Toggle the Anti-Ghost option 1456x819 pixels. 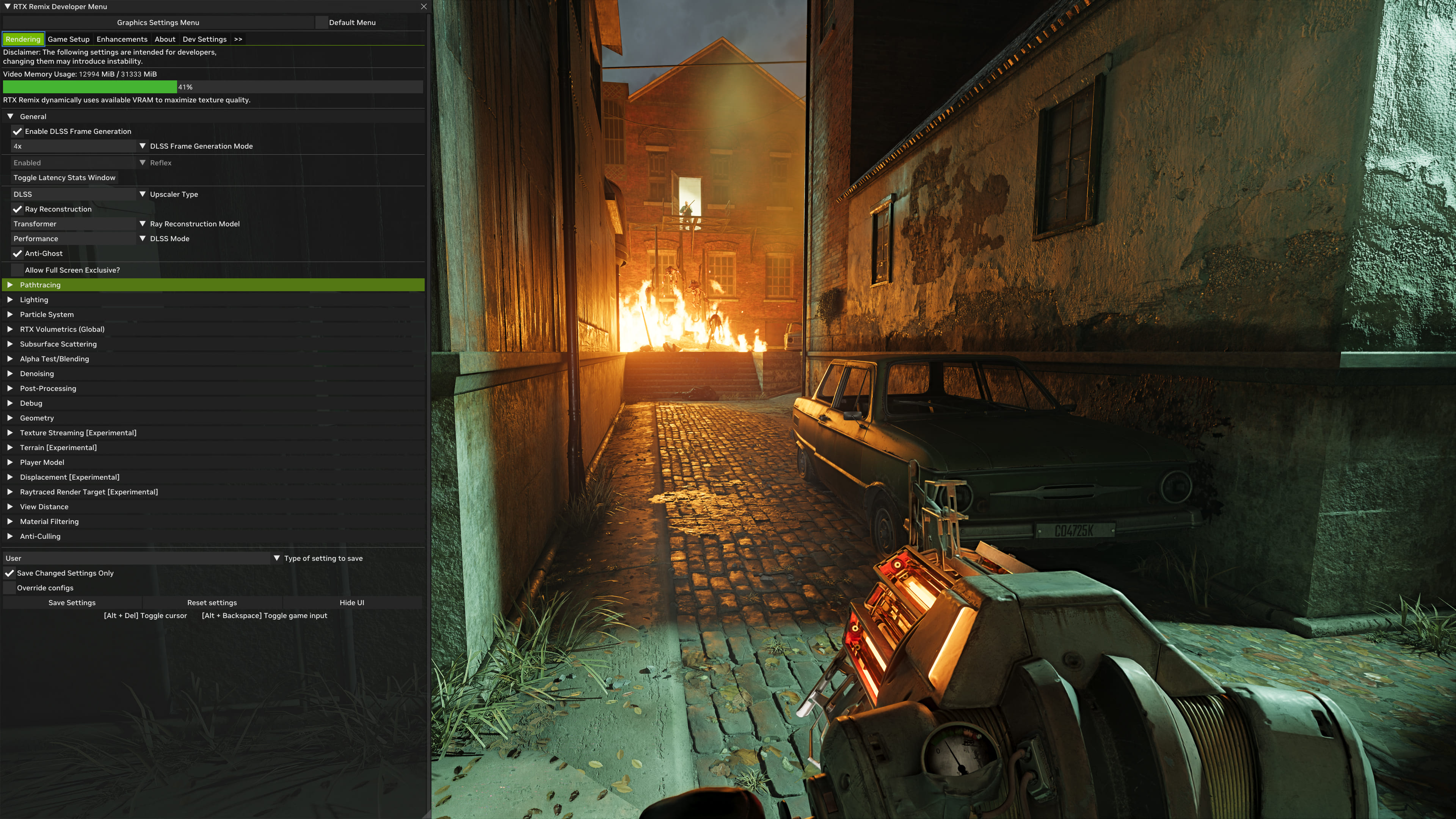(x=17, y=253)
